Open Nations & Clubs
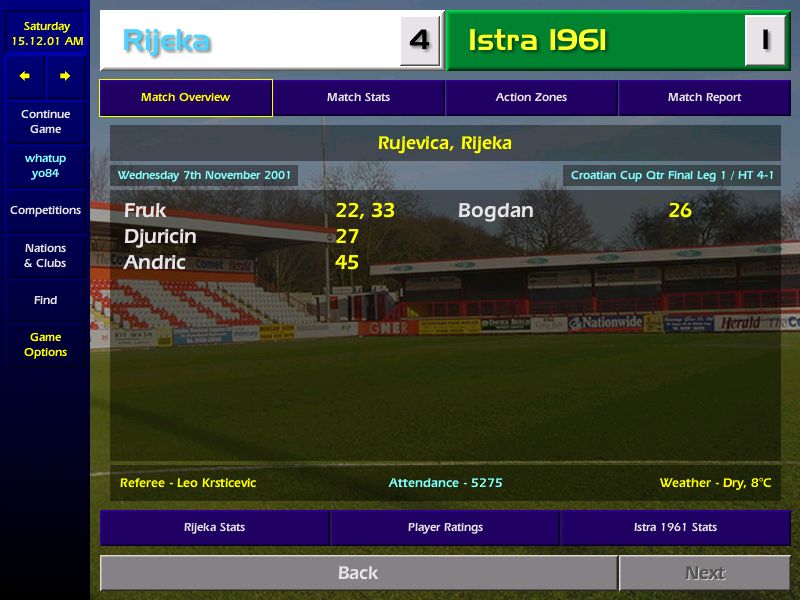This screenshot has height=600, width=800. 45,256
